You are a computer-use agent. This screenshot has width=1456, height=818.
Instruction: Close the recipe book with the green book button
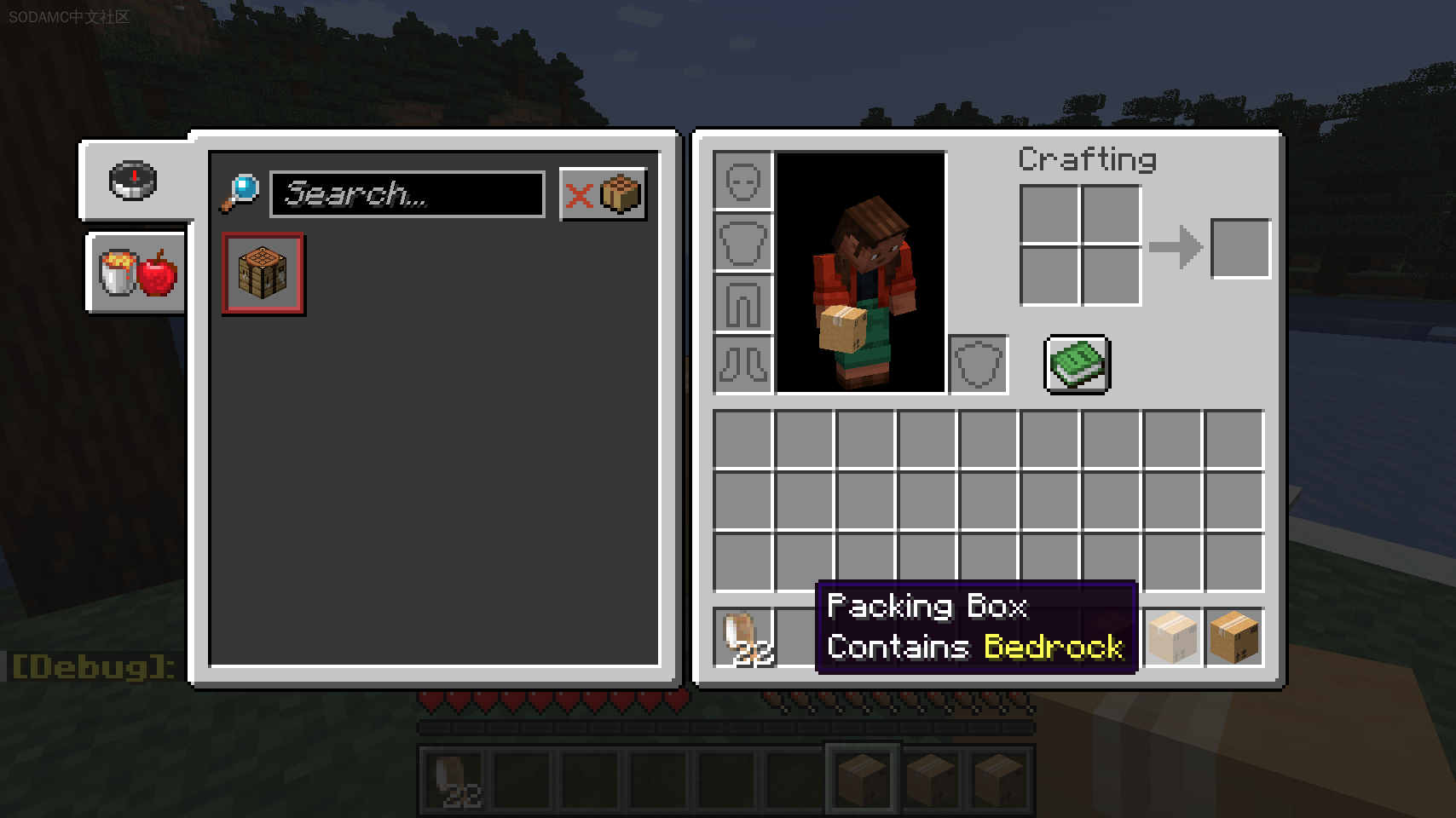coord(1077,365)
